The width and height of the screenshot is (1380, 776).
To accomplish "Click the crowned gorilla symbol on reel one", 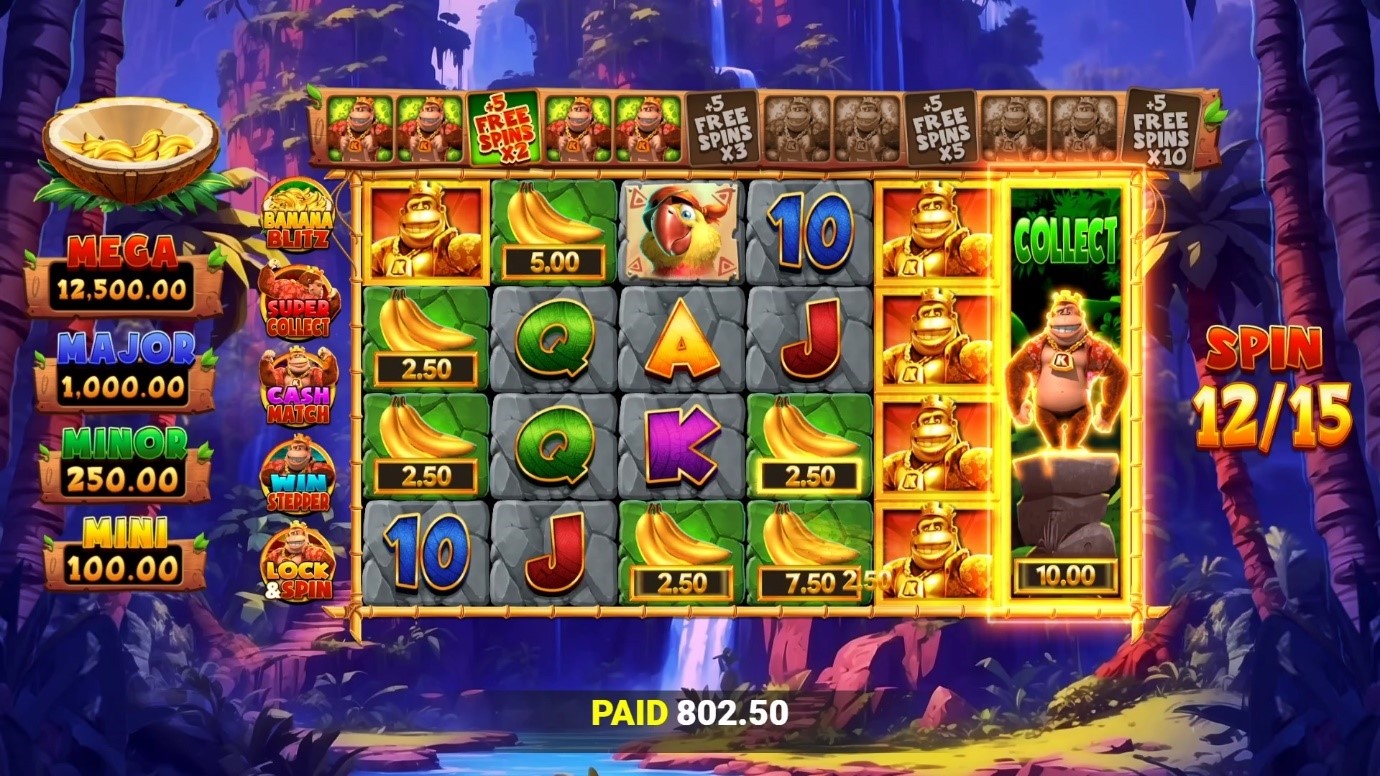I will (423, 235).
